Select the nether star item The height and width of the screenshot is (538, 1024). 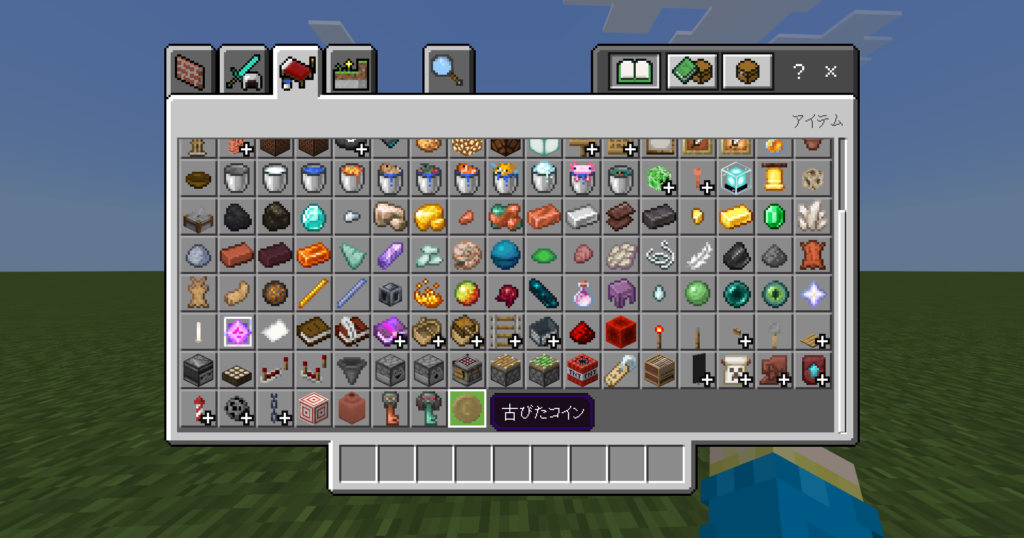812,294
